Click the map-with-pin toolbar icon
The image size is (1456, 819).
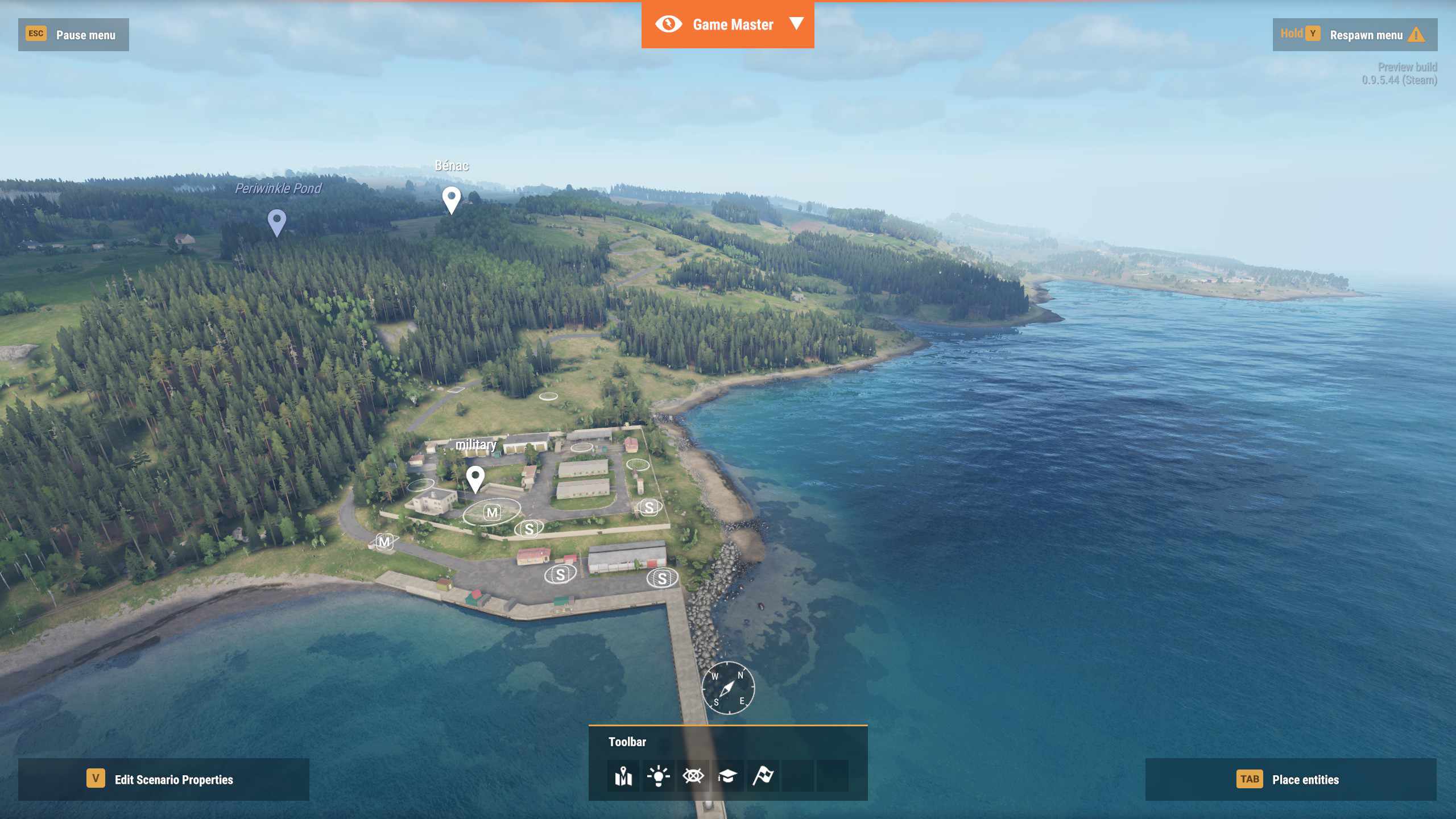[623, 776]
